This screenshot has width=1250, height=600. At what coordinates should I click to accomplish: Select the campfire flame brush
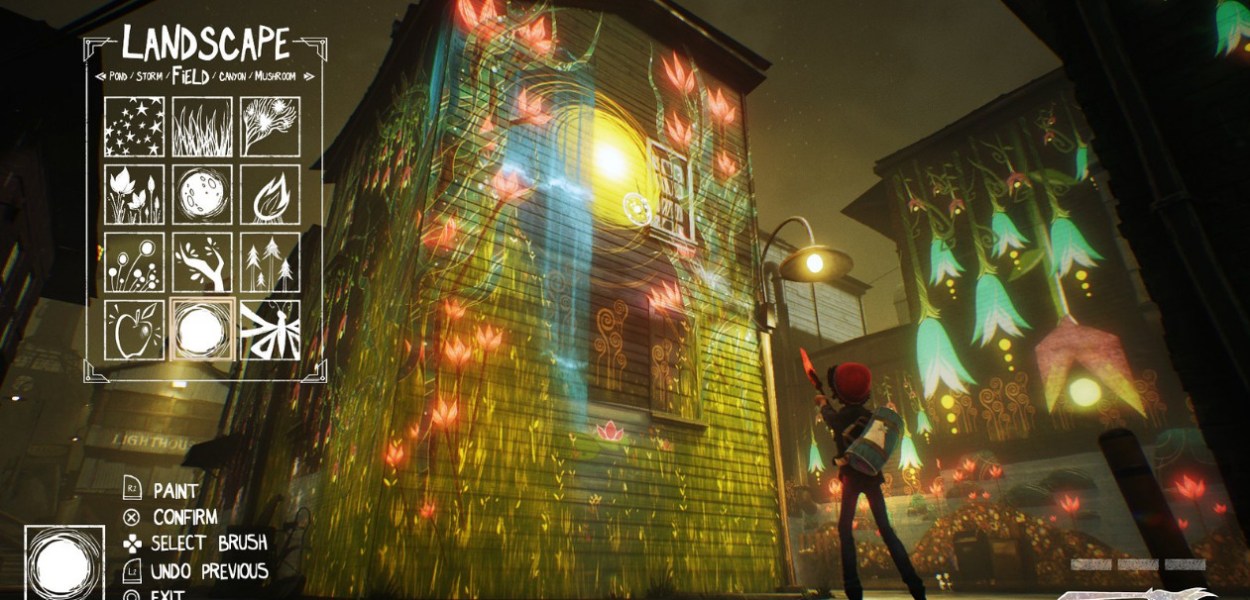tap(270, 195)
